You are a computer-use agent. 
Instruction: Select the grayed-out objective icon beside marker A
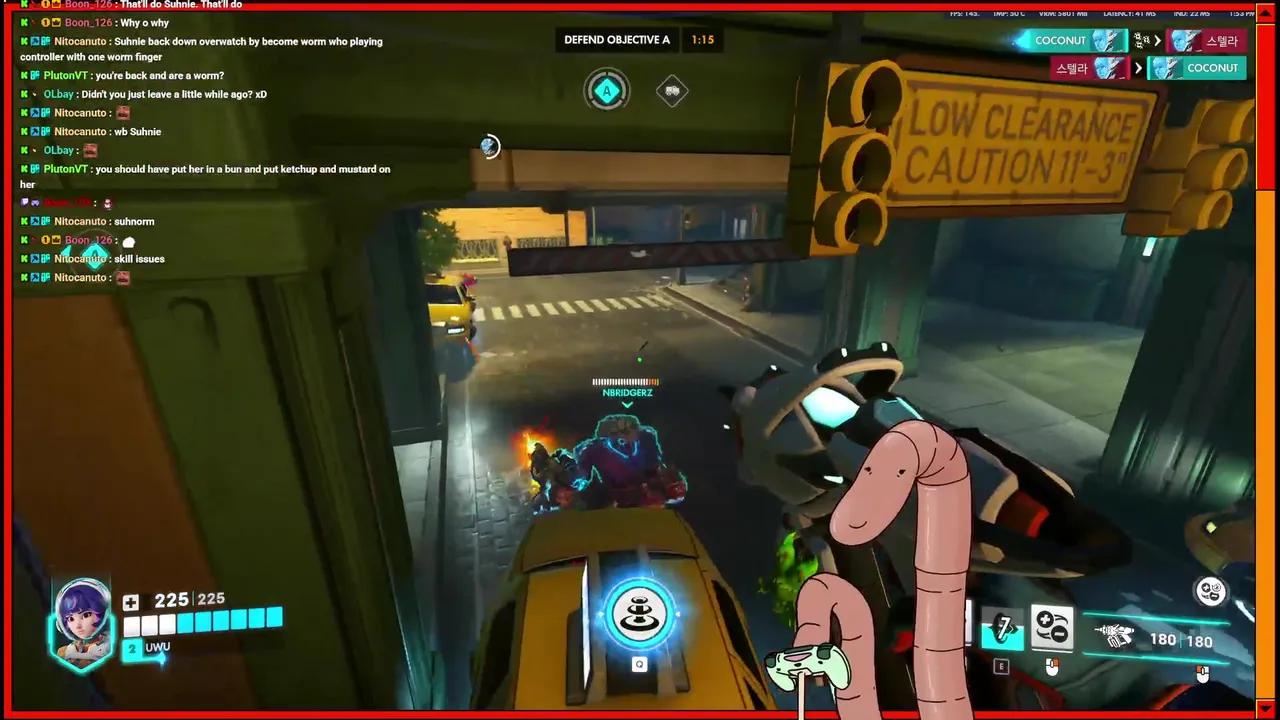click(671, 91)
